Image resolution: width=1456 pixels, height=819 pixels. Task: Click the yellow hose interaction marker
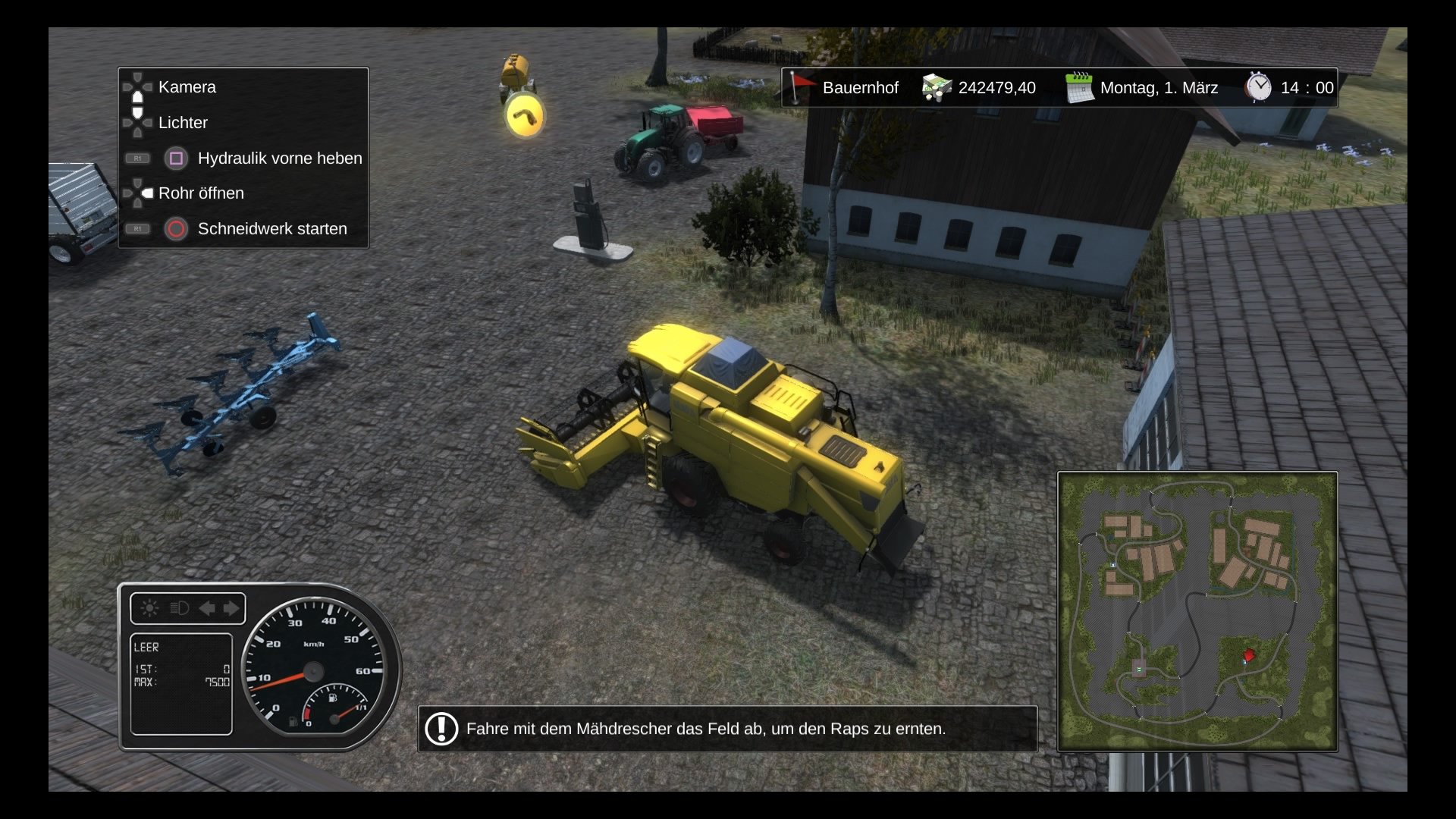point(525,116)
